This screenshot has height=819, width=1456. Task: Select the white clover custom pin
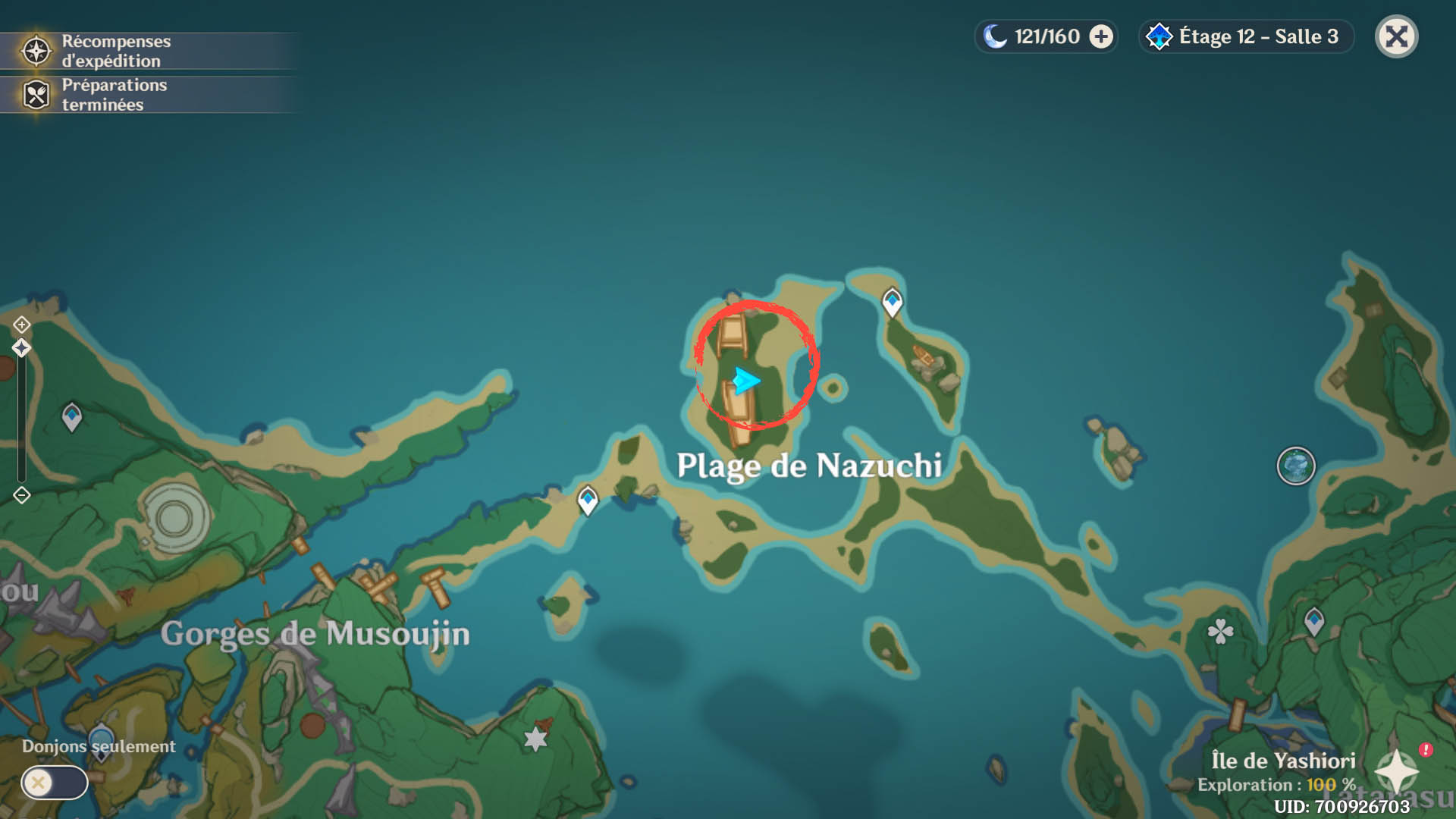(1220, 631)
